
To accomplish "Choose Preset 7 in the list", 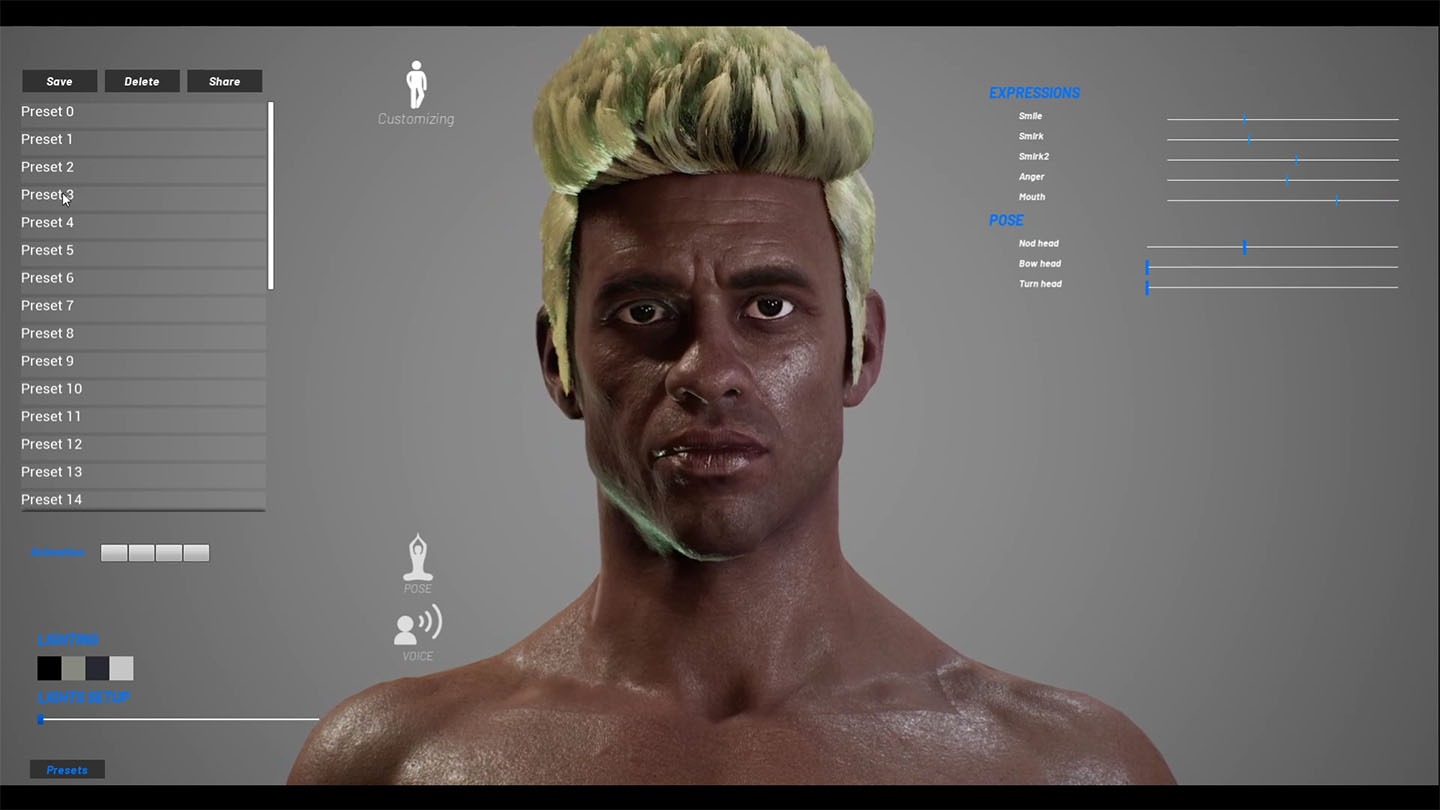I will point(142,306).
